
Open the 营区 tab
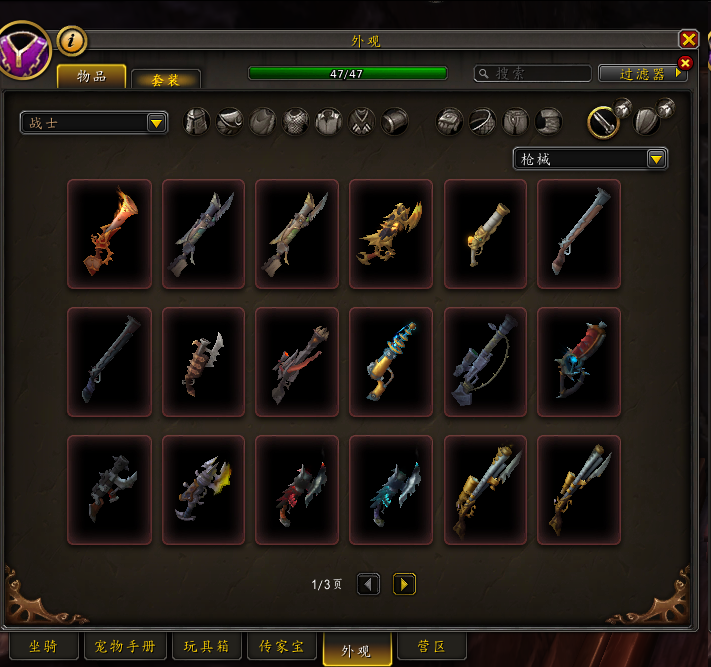pos(430,647)
